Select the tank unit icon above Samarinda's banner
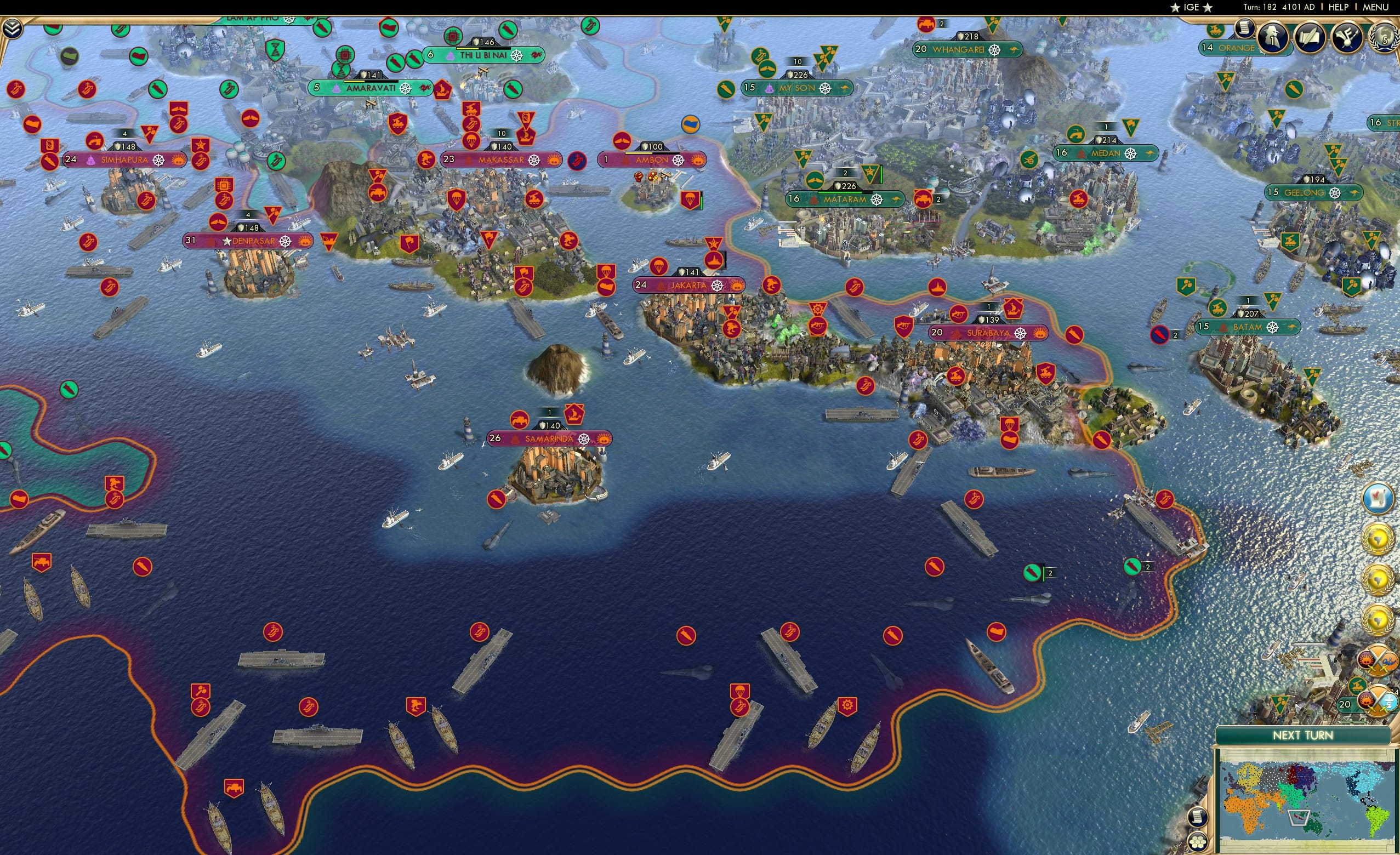 tap(519, 420)
